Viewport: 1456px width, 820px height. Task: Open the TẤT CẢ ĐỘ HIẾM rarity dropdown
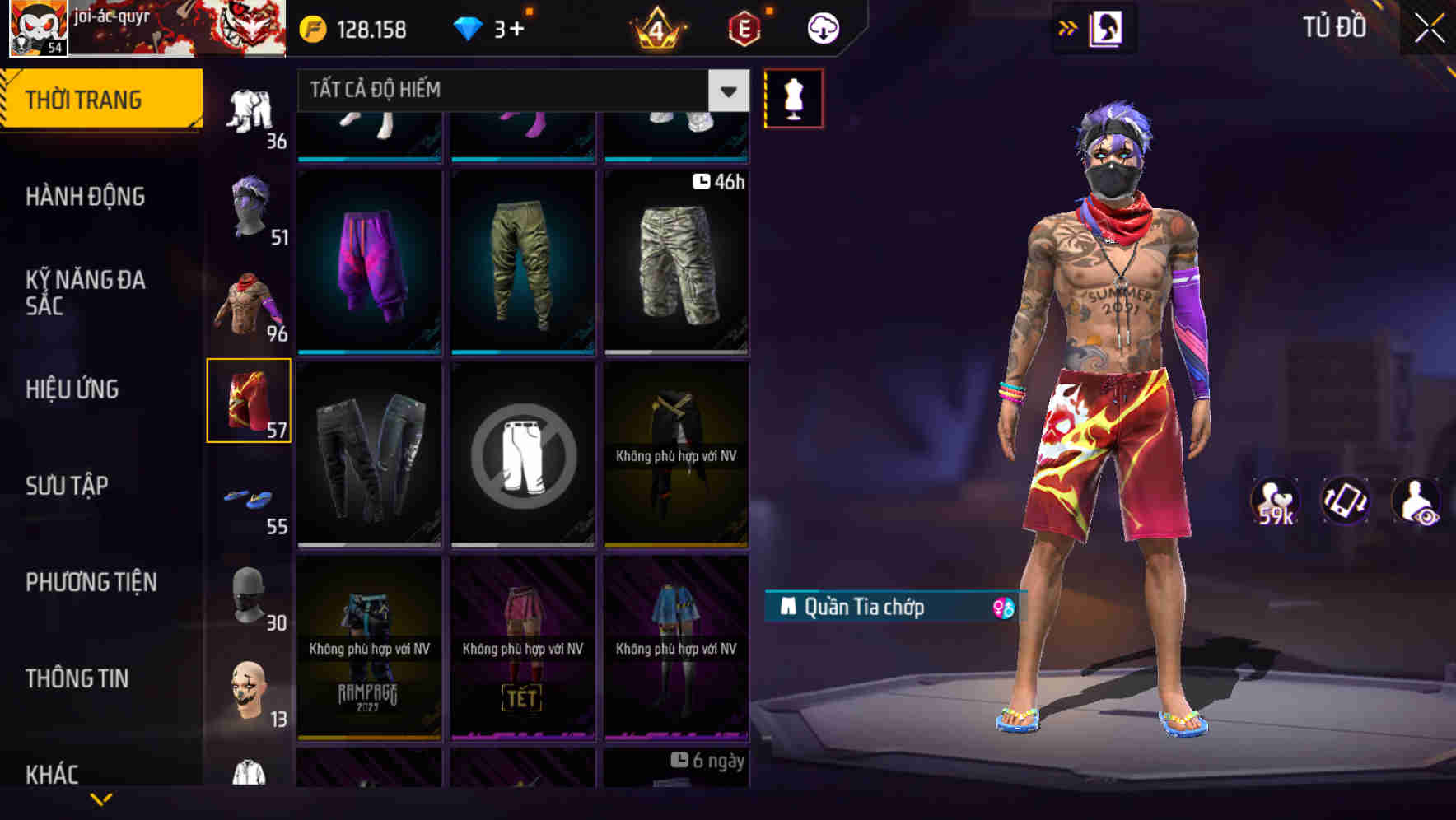(511, 91)
